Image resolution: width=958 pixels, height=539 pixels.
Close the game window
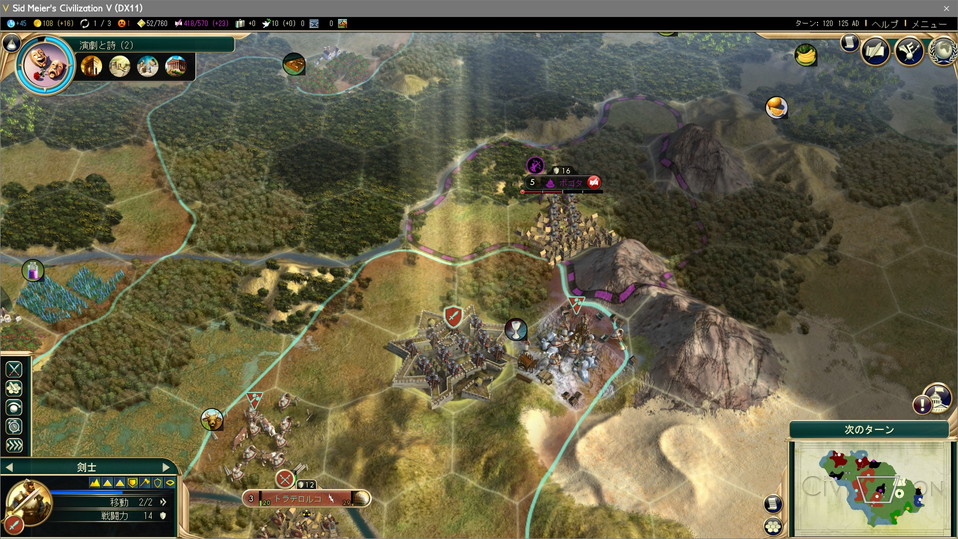click(x=946, y=7)
